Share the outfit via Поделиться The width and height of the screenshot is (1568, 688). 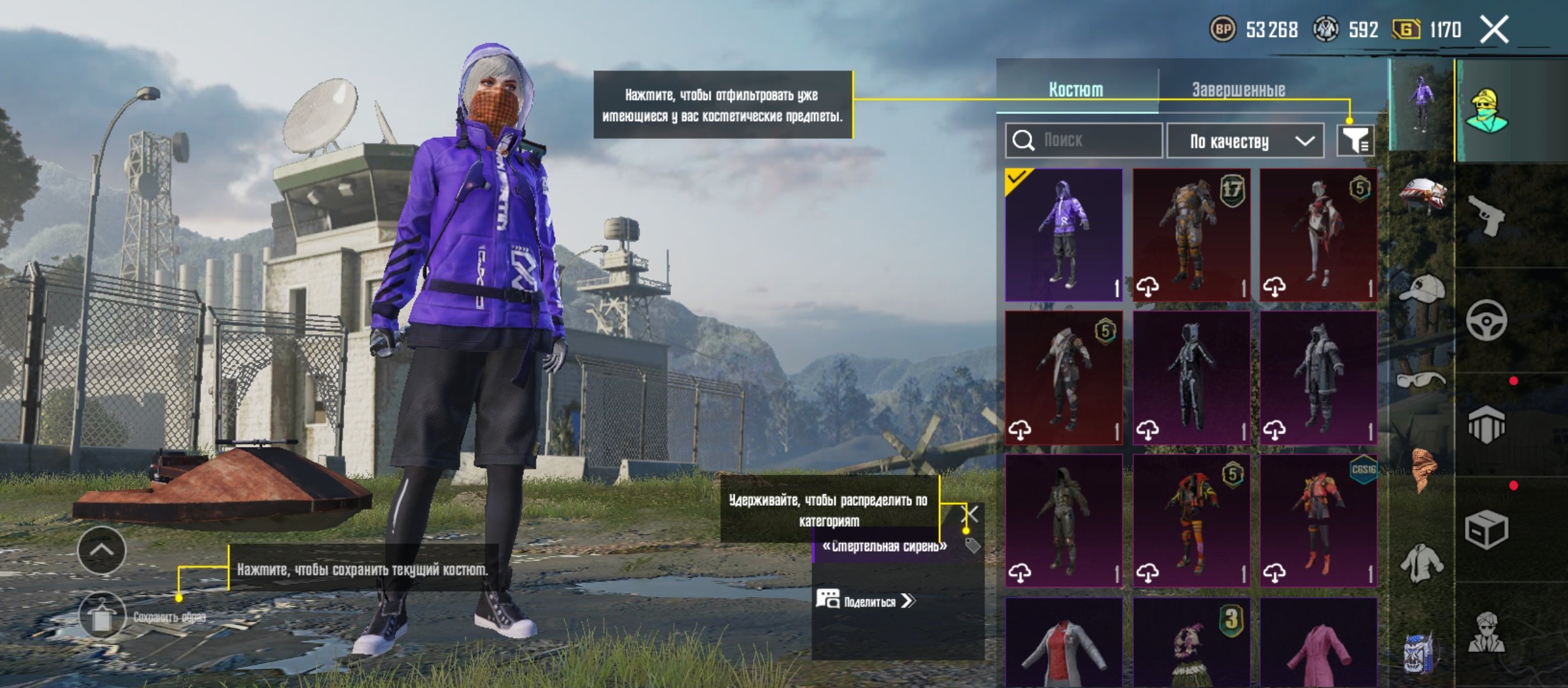click(867, 601)
